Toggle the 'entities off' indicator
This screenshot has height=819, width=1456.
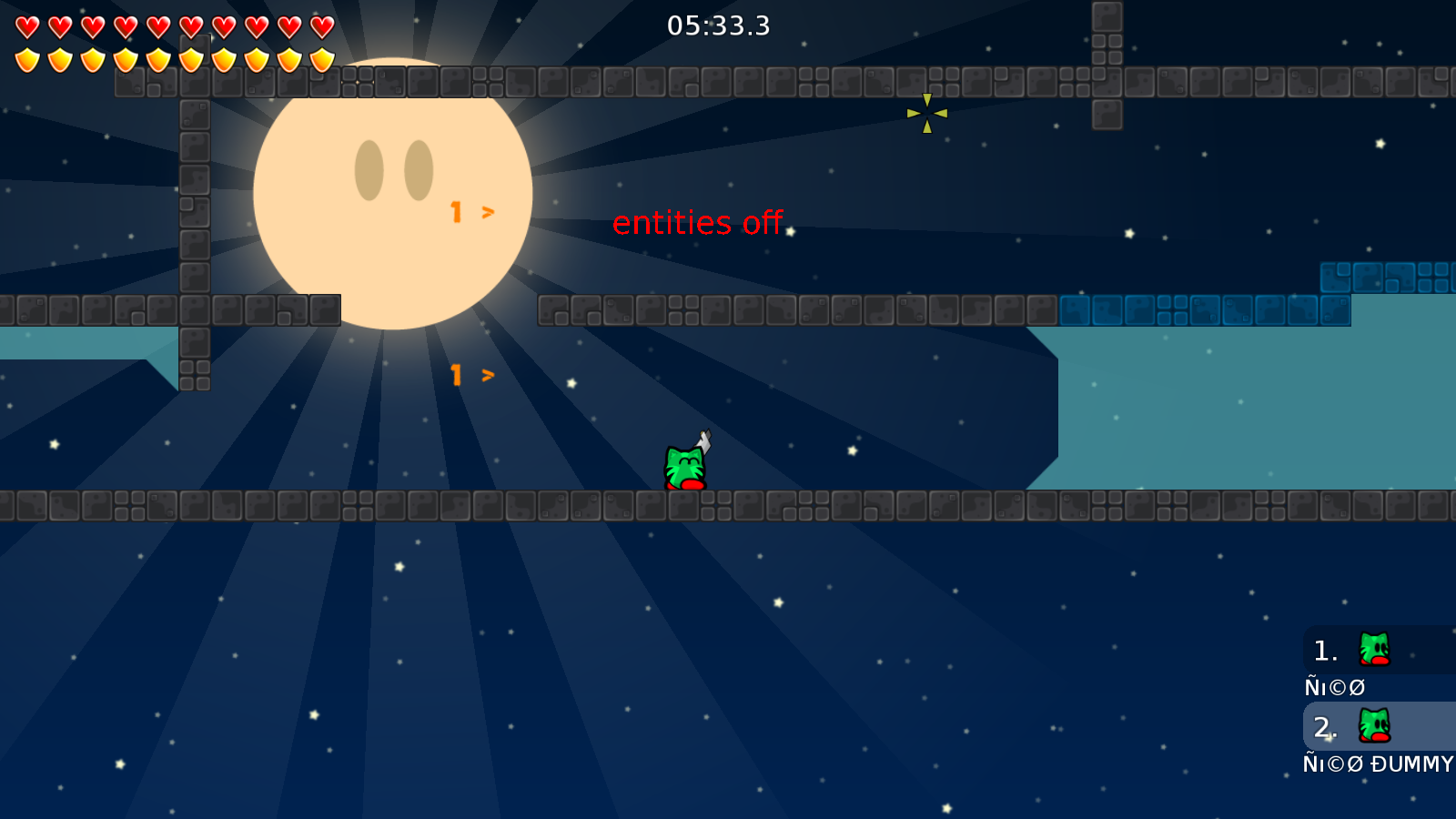click(x=699, y=222)
